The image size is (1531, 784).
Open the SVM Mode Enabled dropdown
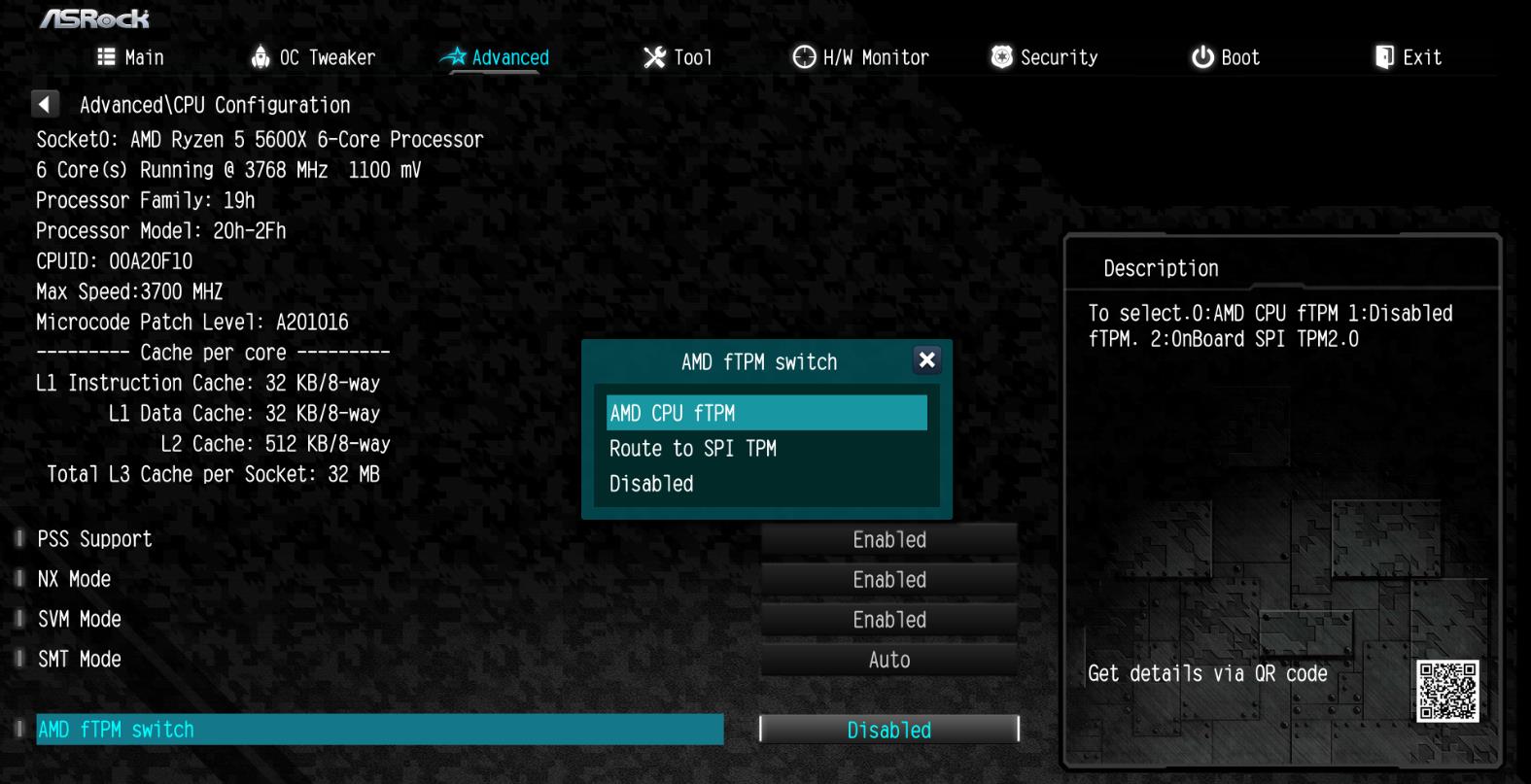tap(887, 619)
